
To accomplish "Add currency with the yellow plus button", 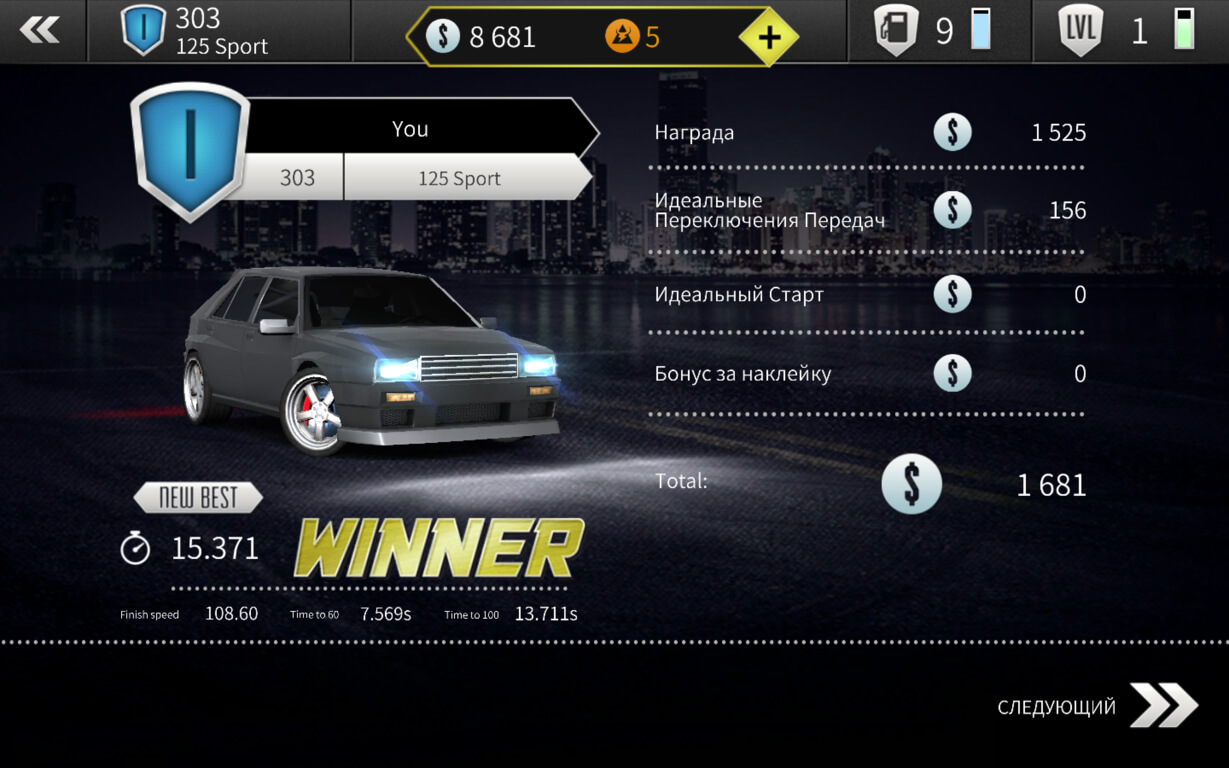I will coord(768,37).
